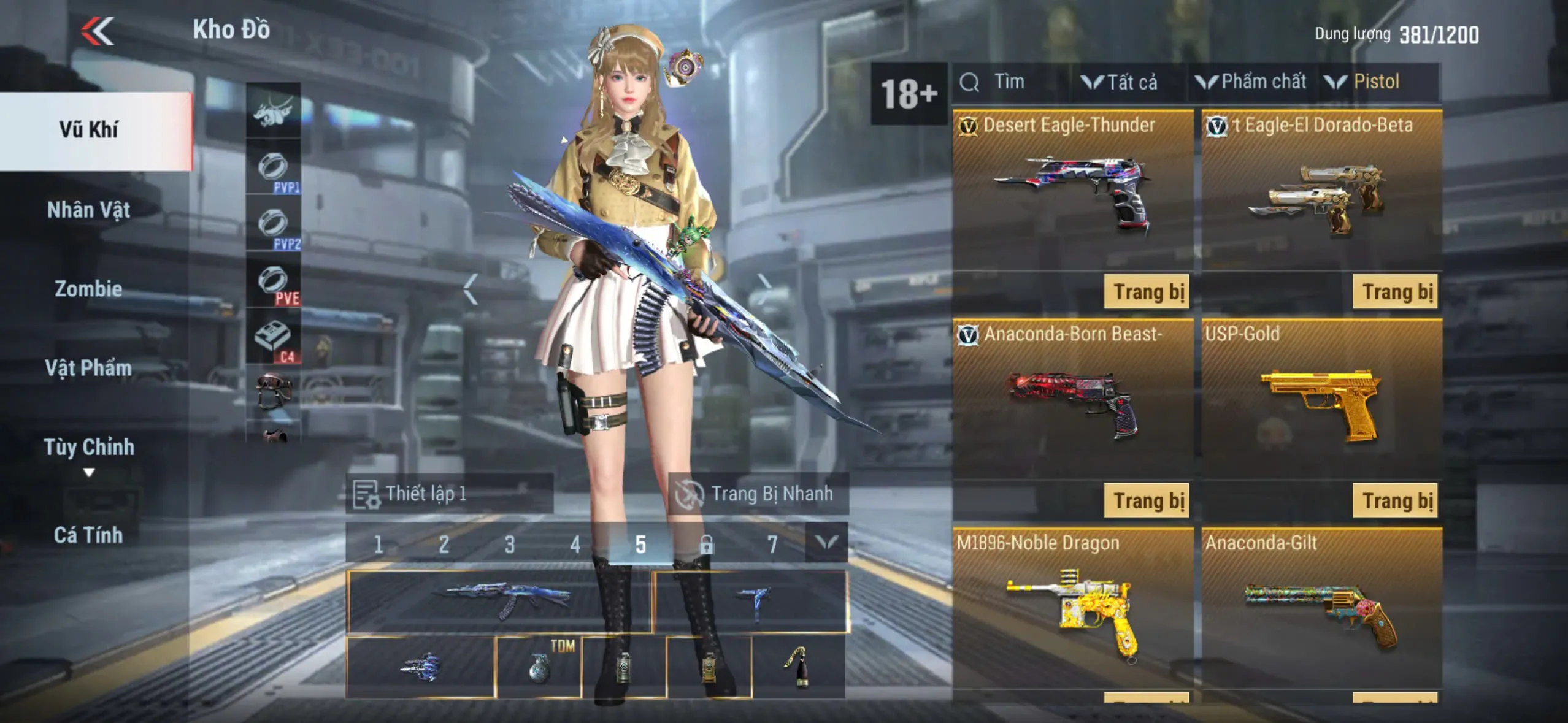Equip the Eagle-El Dorado-Beta pistols
Screen dimensions: 1568x723
click(x=1395, y=292)
